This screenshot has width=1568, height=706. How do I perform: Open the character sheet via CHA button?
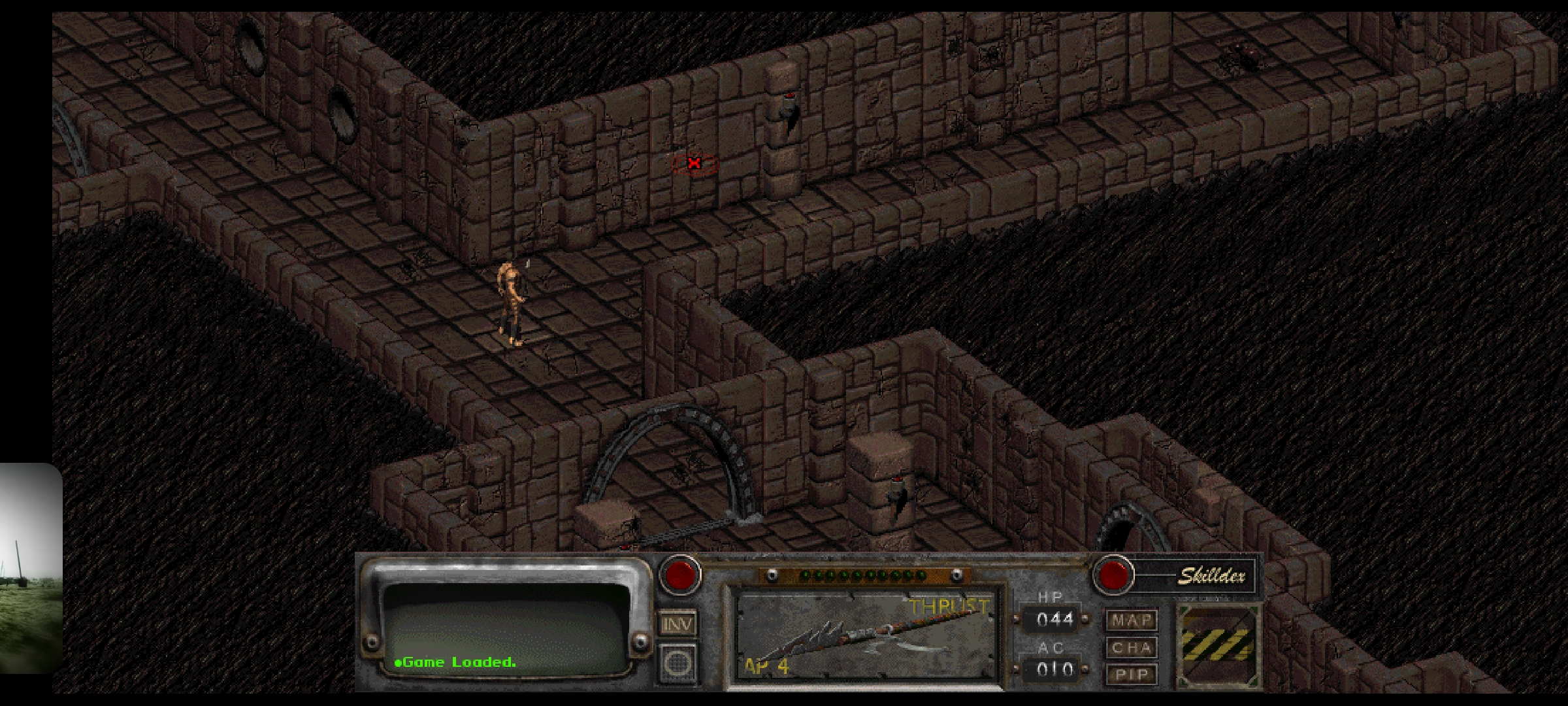pyautogui.click(x=1131, y=648)
